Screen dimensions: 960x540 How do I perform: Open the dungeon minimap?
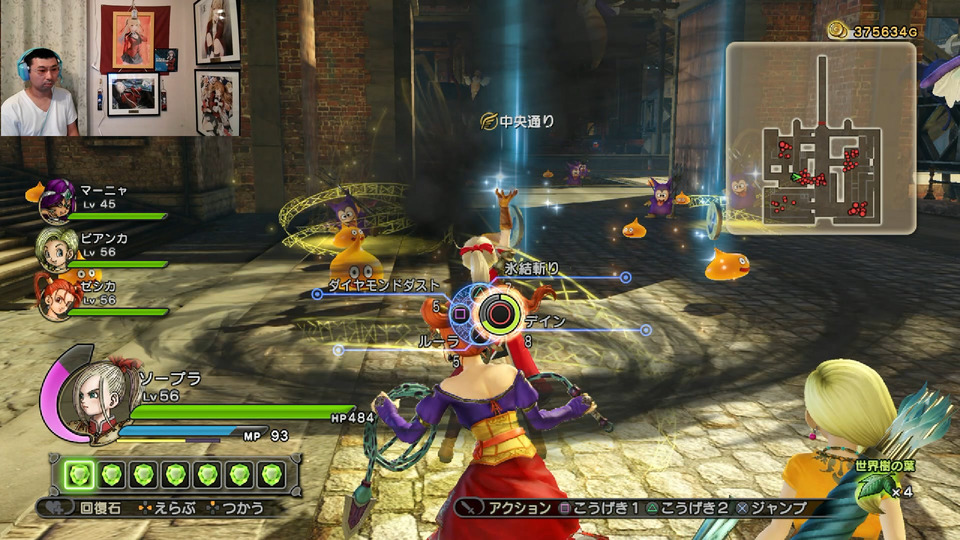click(820, 138)
